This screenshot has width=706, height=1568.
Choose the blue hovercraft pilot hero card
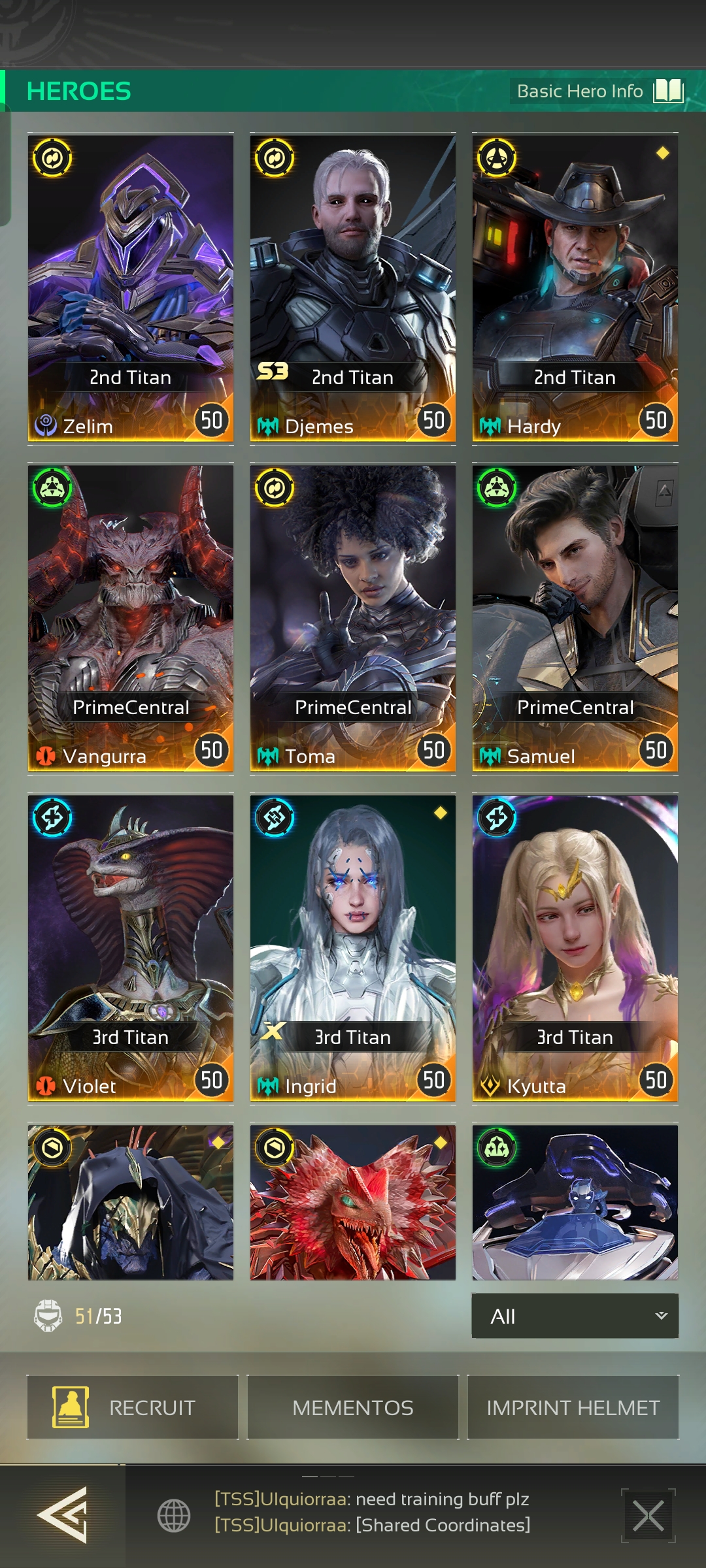pos(575,1202)
